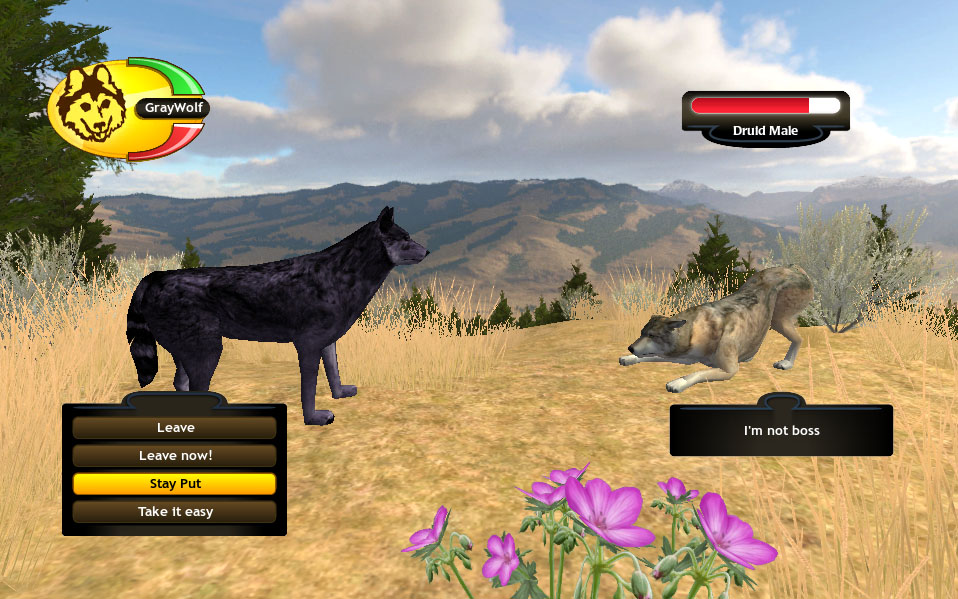The height and width of the screenshot is (599, 958).
Task: Pick the highlighted Stay Put option
Action: [x=175, y=484]
